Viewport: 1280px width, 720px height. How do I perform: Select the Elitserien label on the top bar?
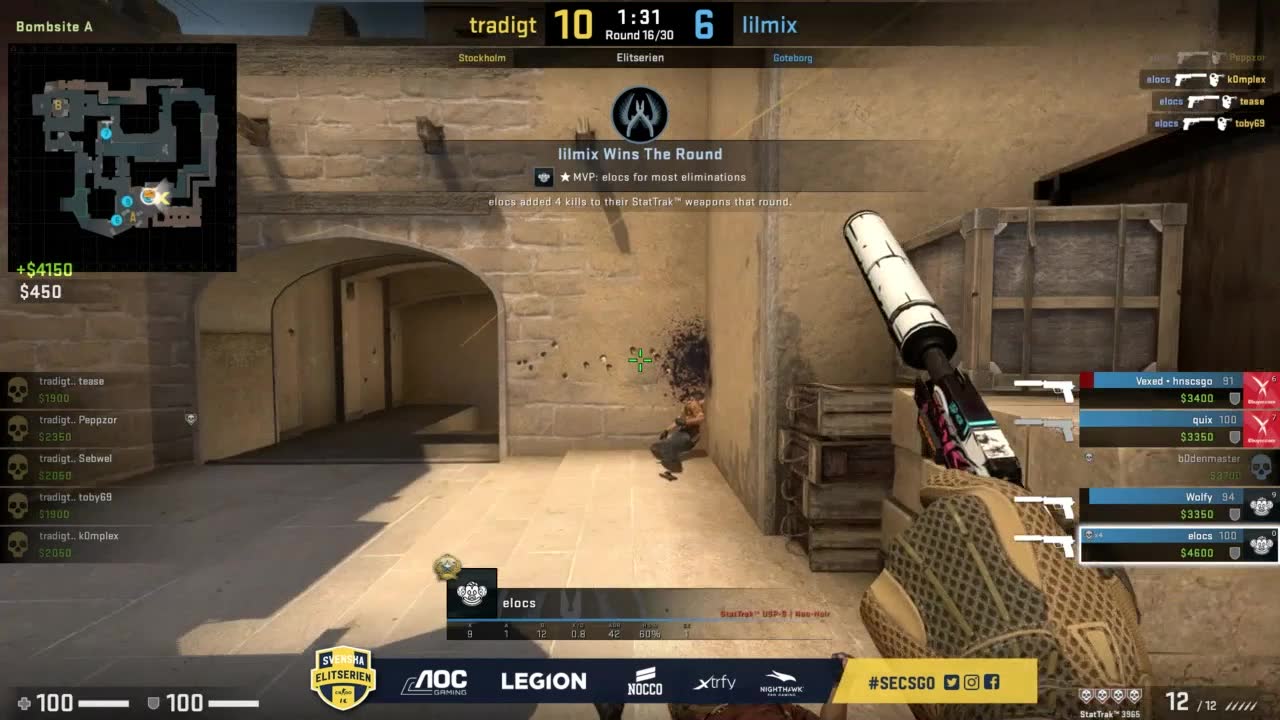639,58
